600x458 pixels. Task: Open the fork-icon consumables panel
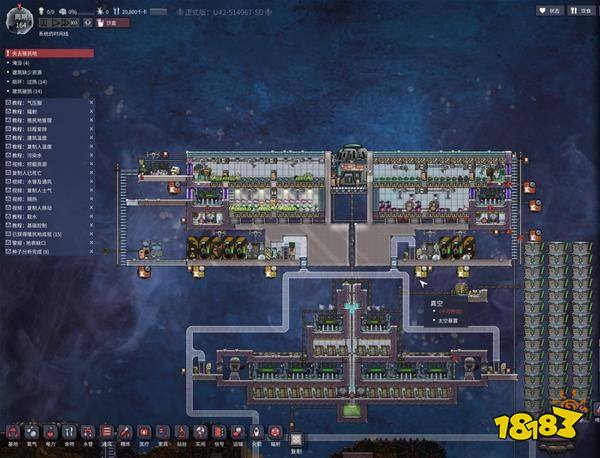point(578,10)
